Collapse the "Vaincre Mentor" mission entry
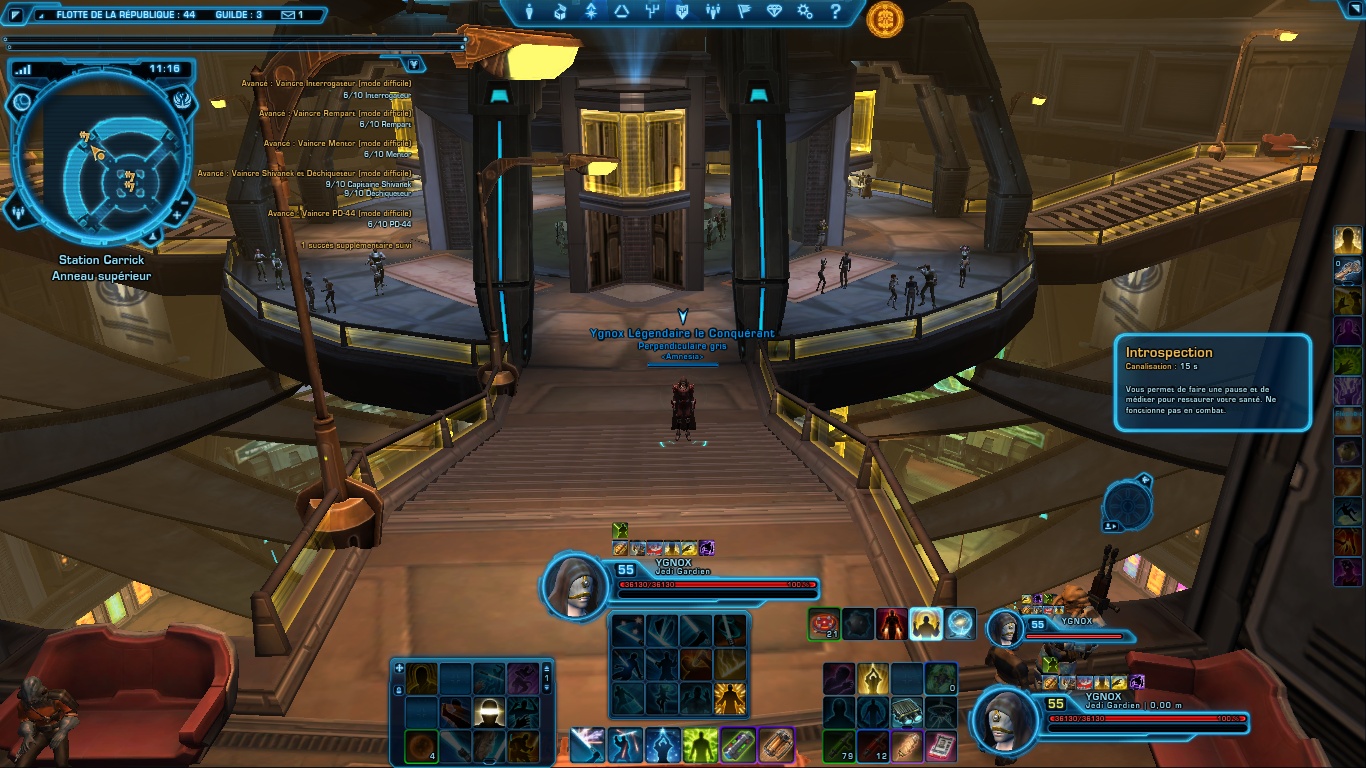Screen dimensions: 1366x768 (337, 143)
